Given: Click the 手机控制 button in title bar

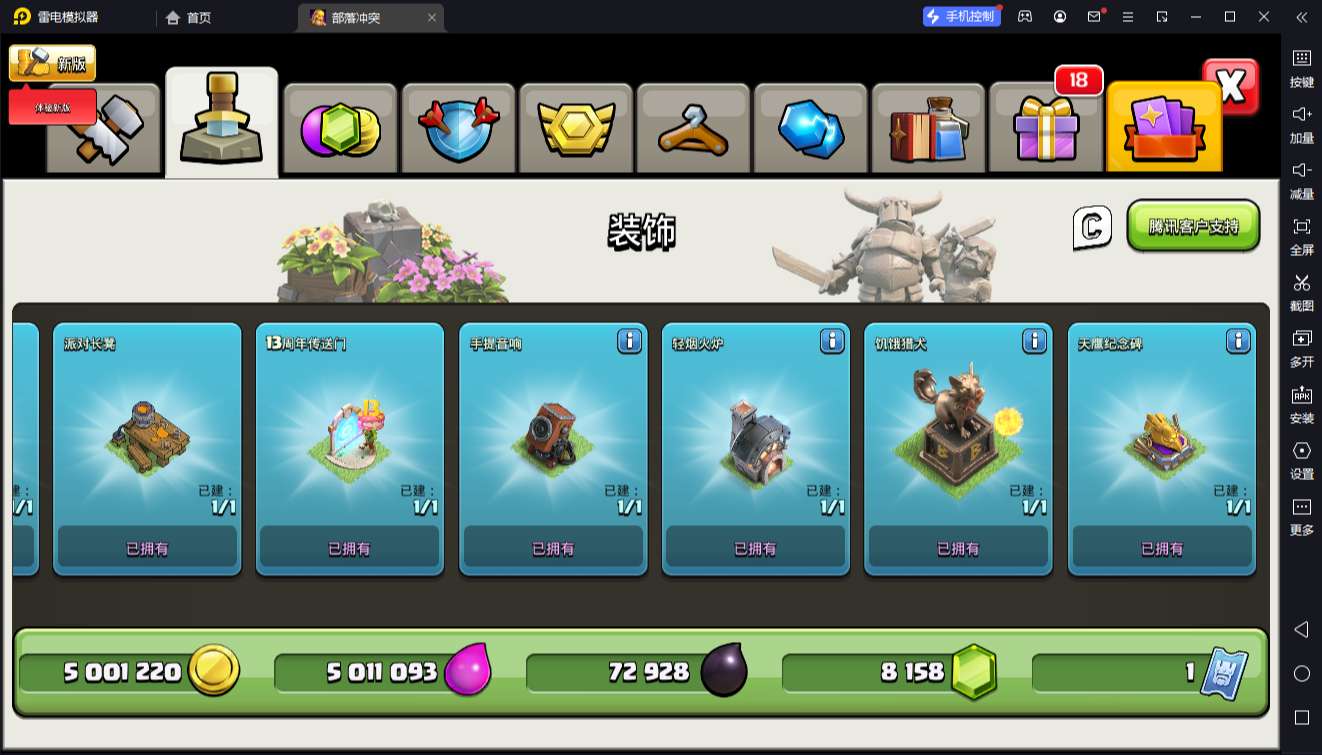Looking at the screenshot, I should point(961,17).
